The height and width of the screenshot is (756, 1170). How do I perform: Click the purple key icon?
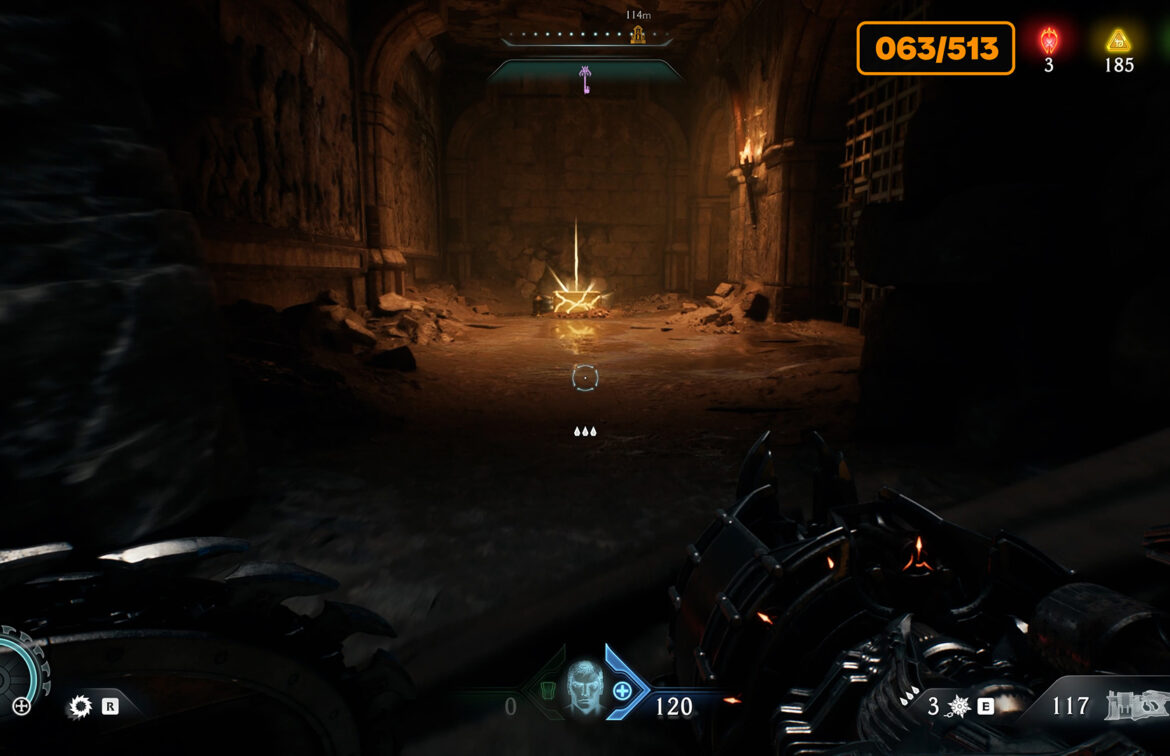(586, 78)
